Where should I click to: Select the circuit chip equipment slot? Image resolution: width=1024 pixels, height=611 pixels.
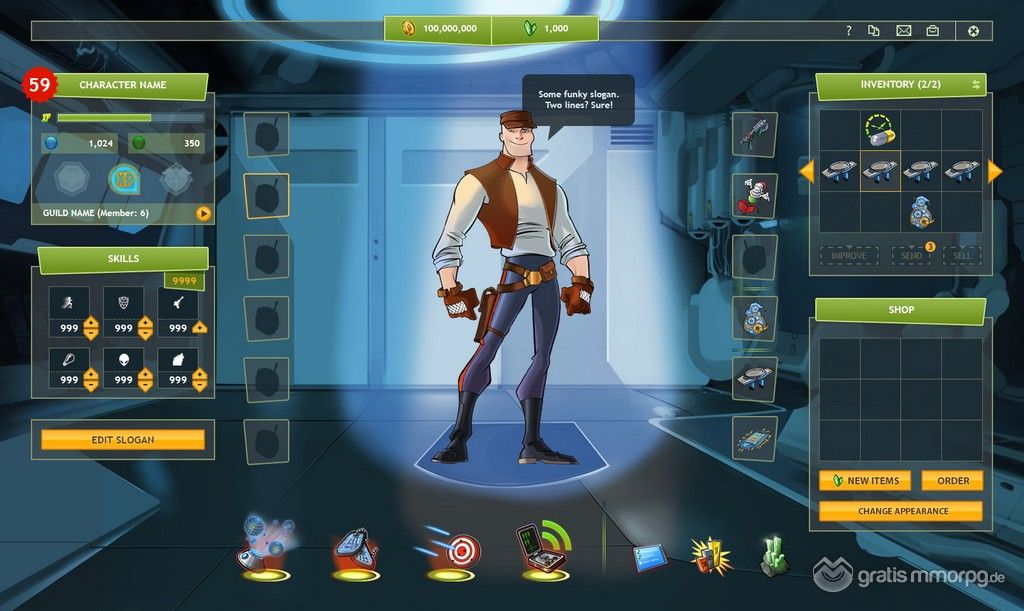[755, 438]
